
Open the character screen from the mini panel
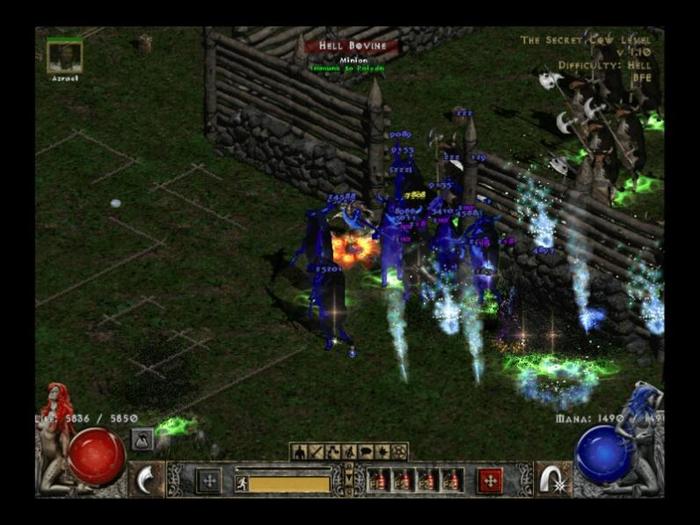tap(299, 451)
